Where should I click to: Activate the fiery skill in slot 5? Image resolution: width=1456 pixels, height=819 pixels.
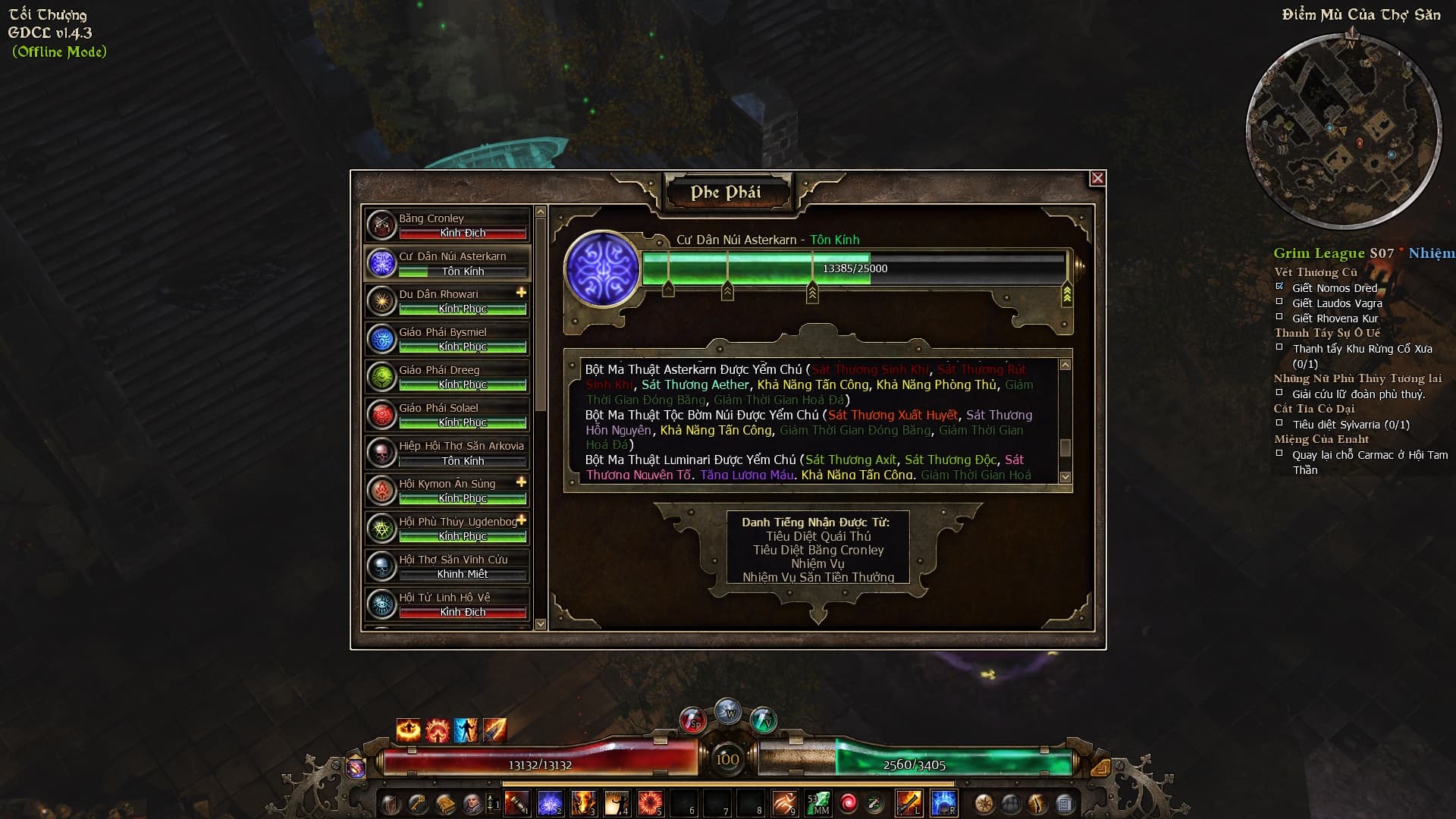pos(651,802)
